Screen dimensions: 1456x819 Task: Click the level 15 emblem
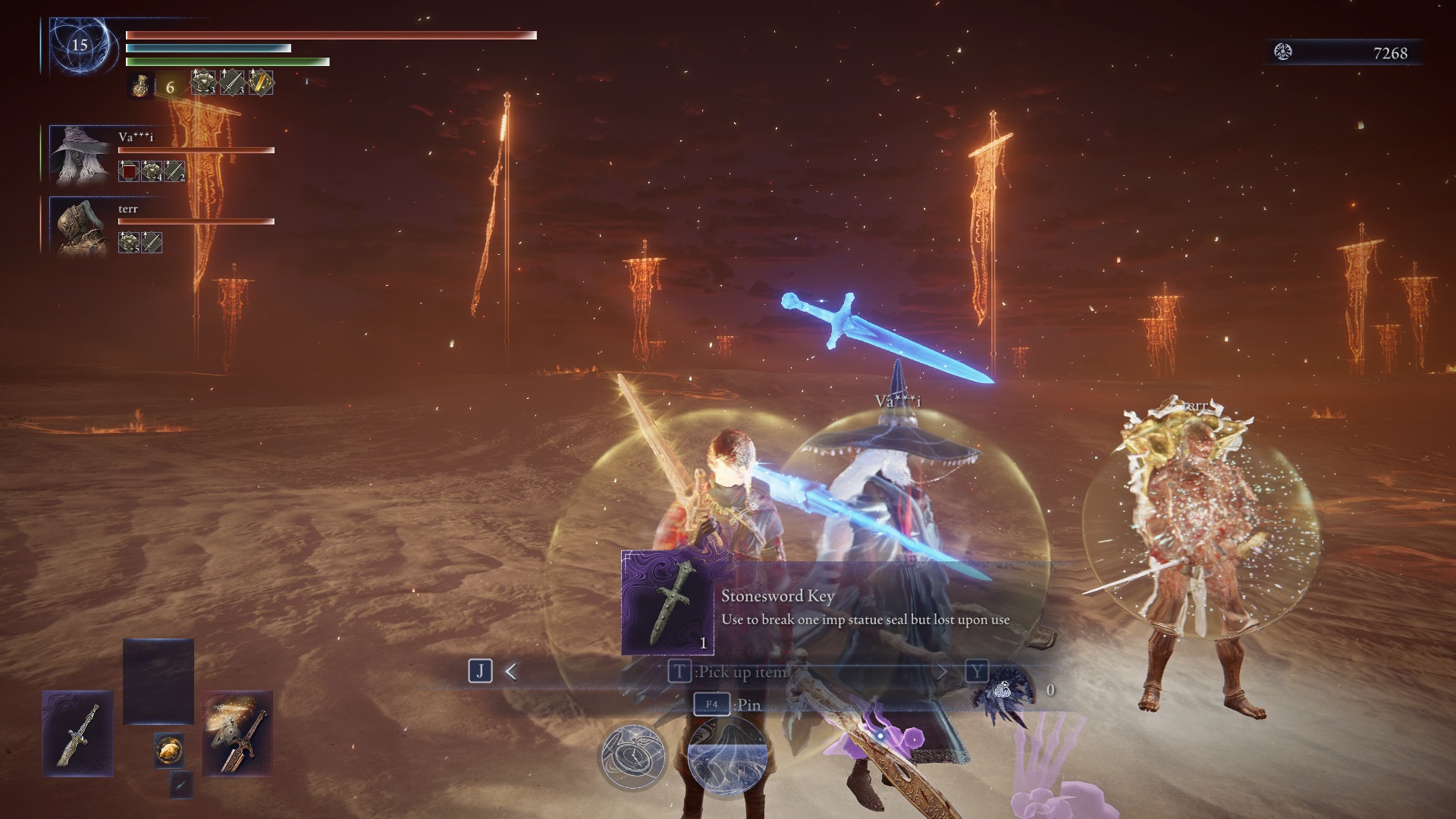pyautogui.click(x=80, y=45)
